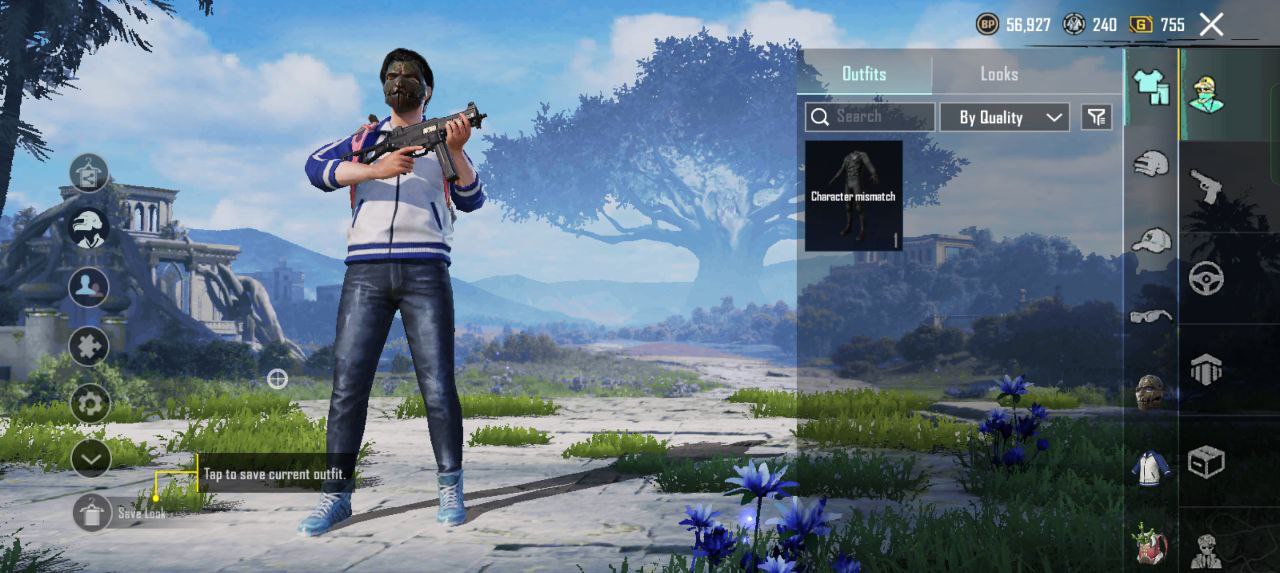1280x573 pixels.
Task: Choose the helmet category icon
Action: tap(1151, 163)
